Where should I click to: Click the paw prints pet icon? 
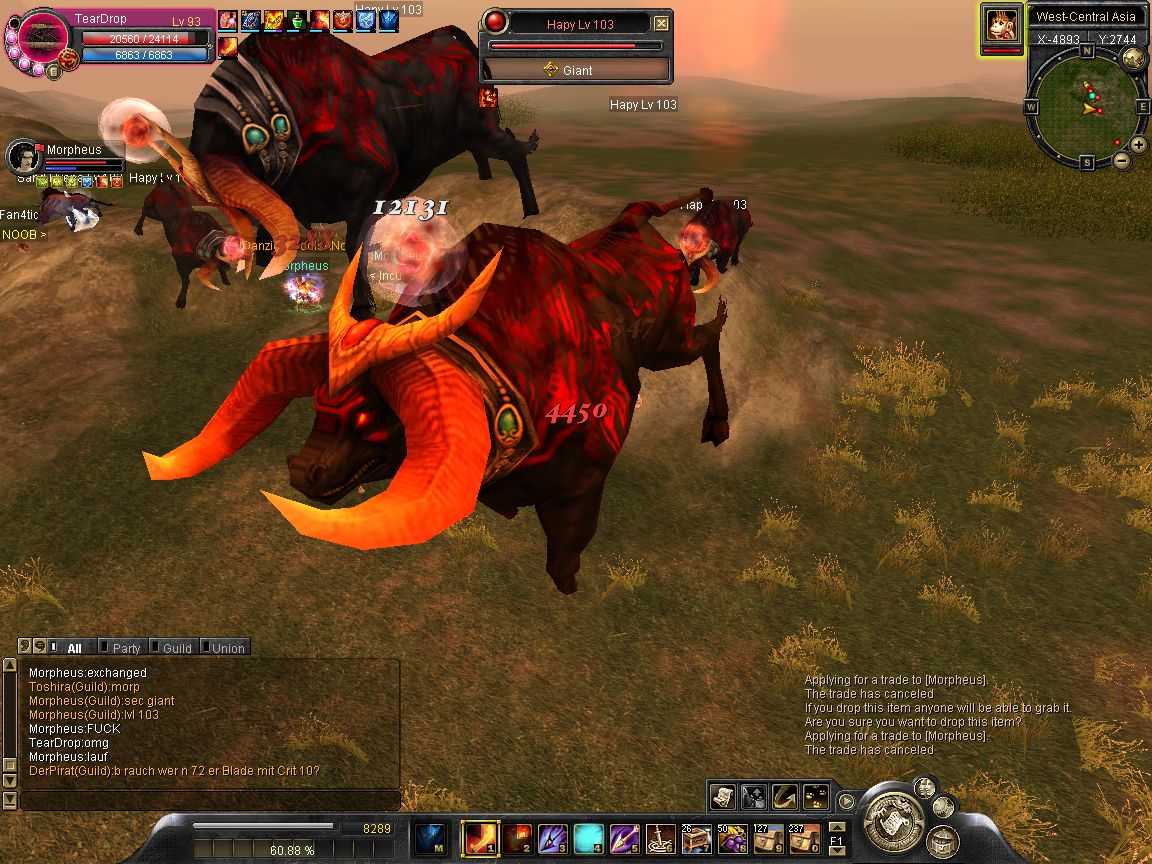(x=816, y=796)
